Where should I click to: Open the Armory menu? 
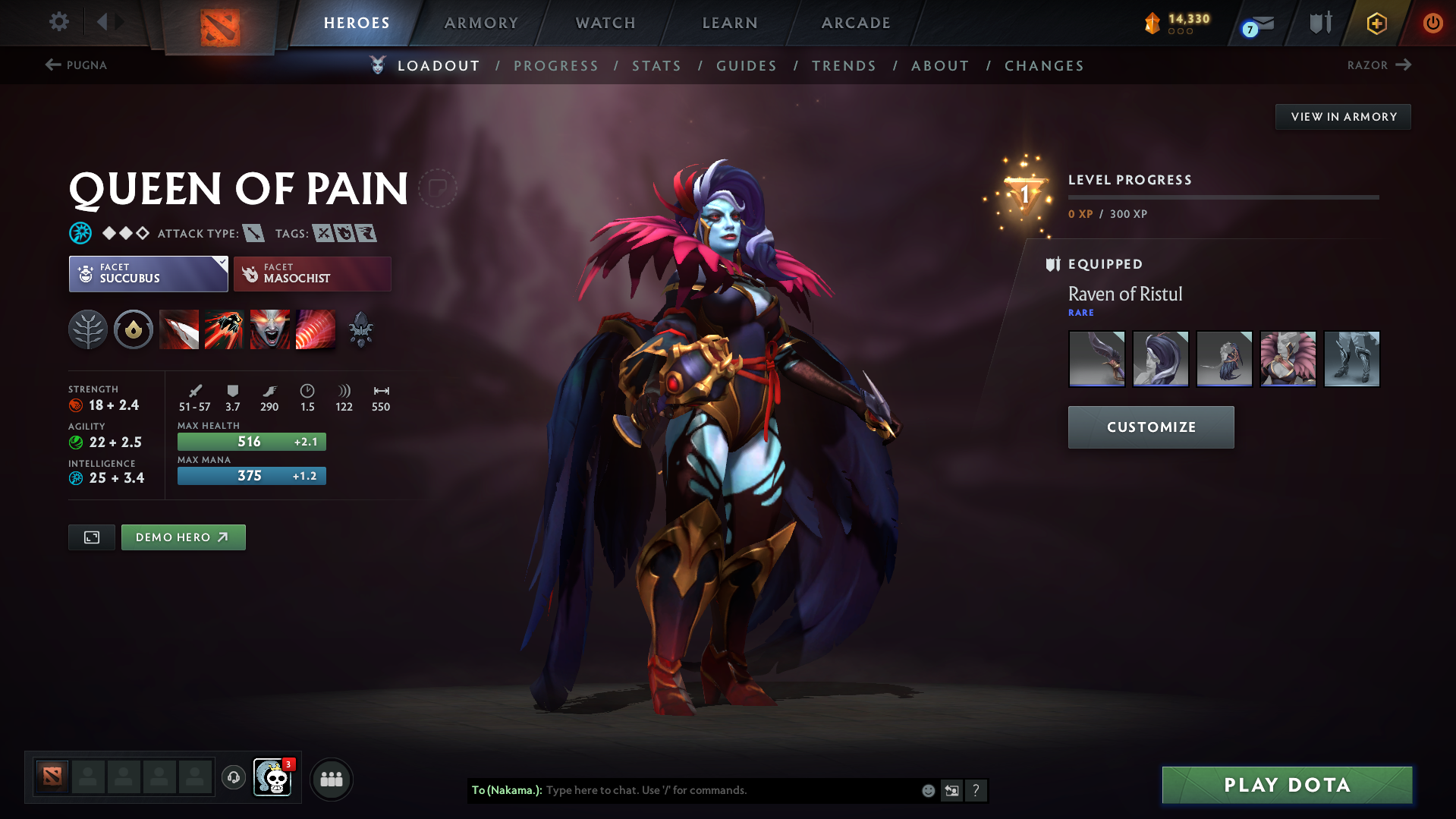point(481,23)
